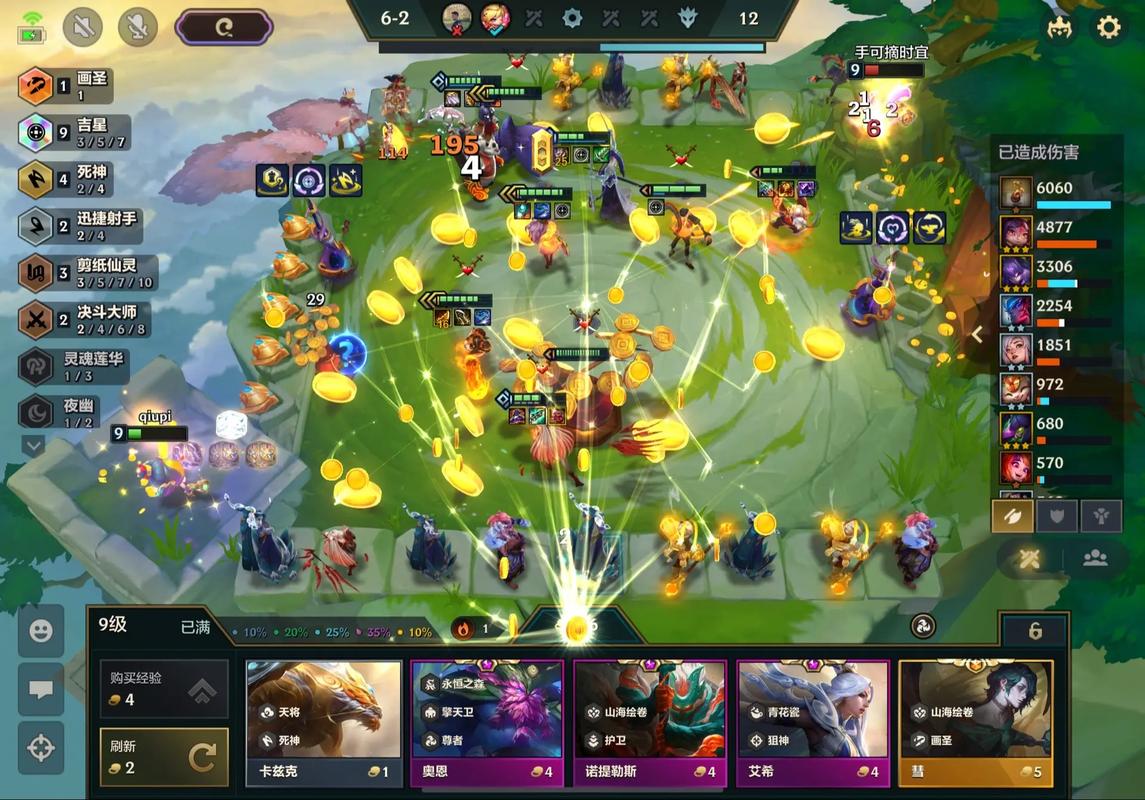Switch to the shield damage-taken tab

click(1058, 516)
